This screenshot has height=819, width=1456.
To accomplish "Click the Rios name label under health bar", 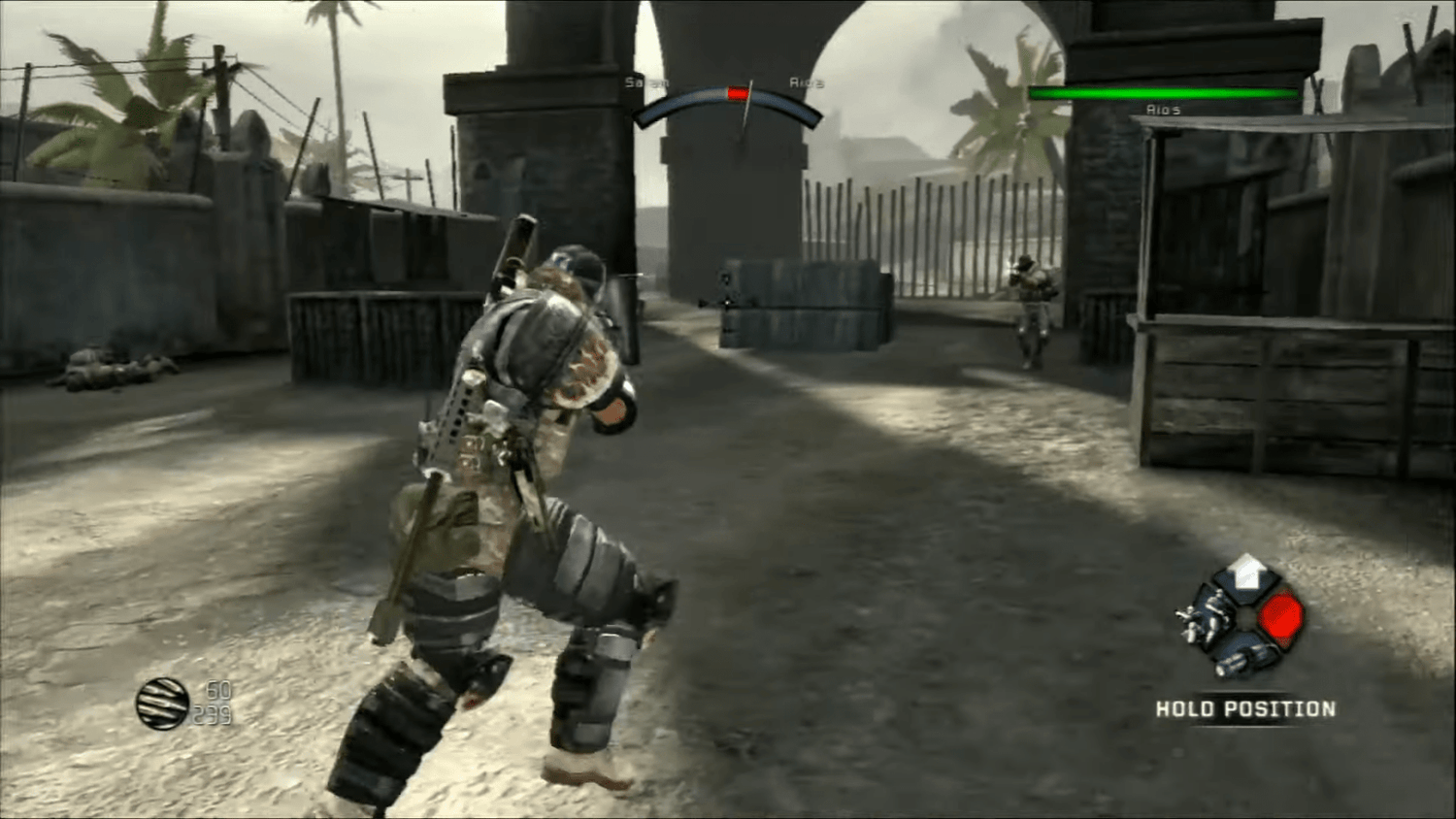I will pos(1162,110).
